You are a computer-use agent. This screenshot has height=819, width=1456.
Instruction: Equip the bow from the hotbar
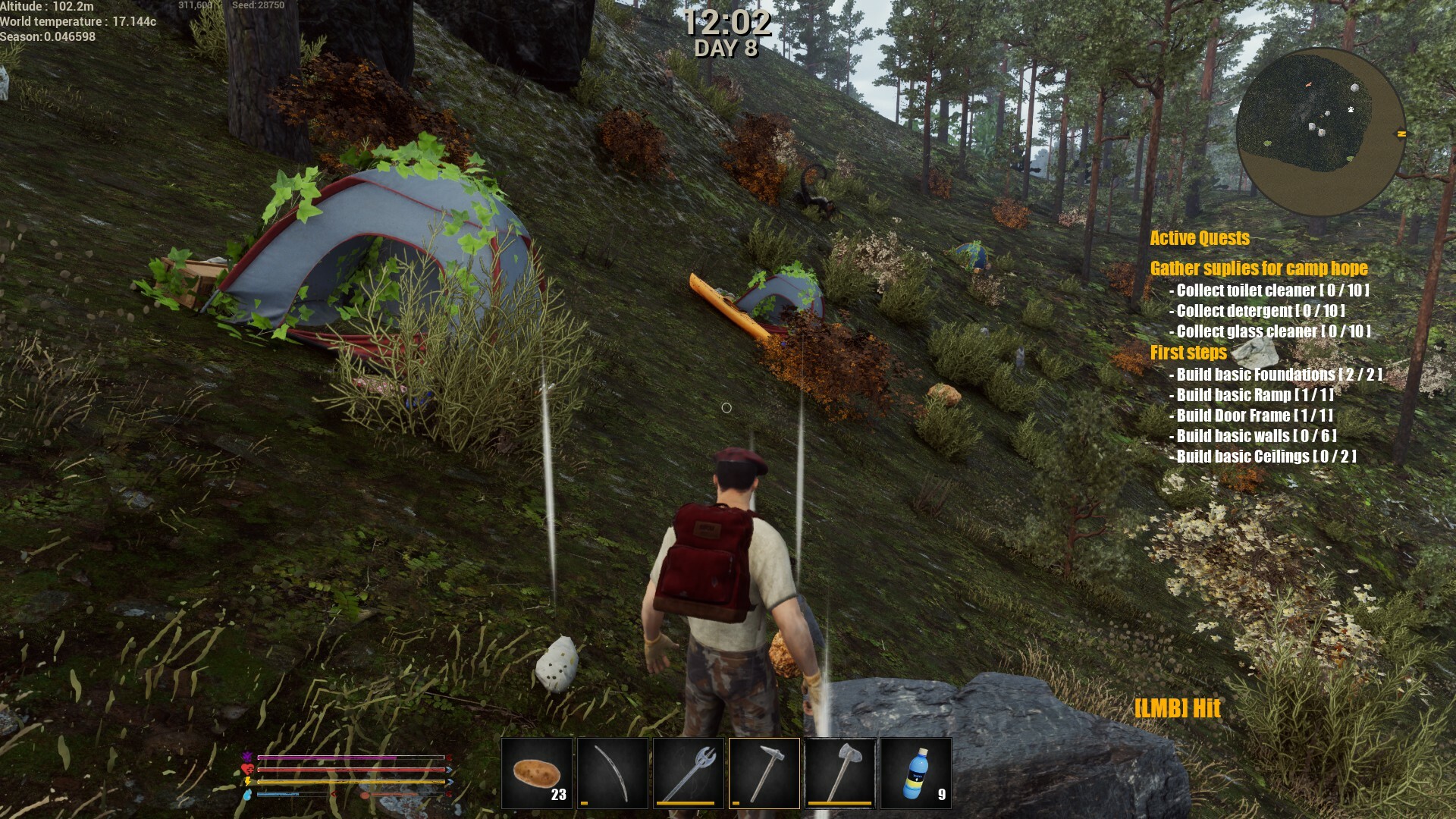(x=613, y=773)
